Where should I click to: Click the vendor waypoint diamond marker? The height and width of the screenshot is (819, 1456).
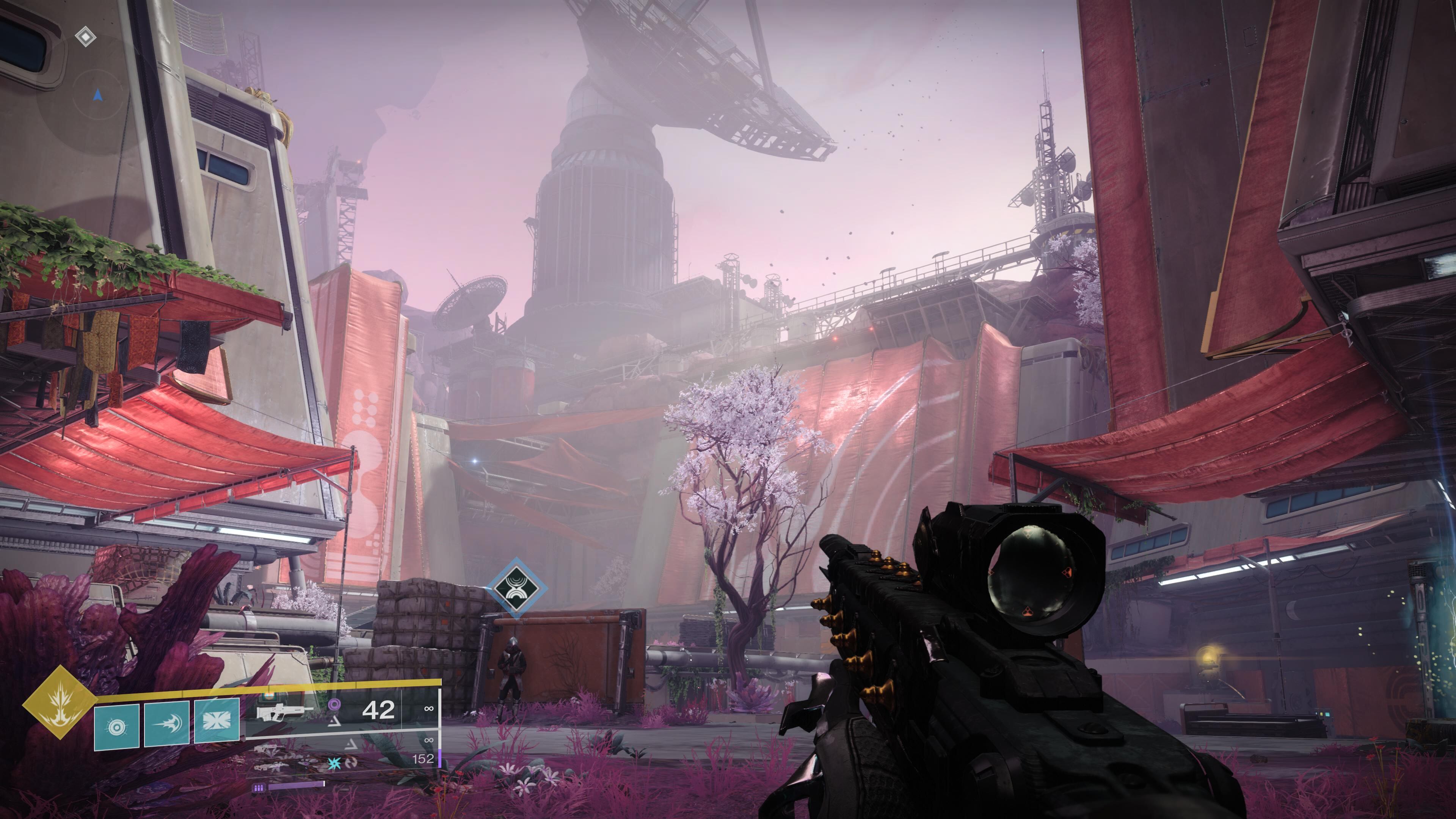pyautogui.click(x=516, y=588)
